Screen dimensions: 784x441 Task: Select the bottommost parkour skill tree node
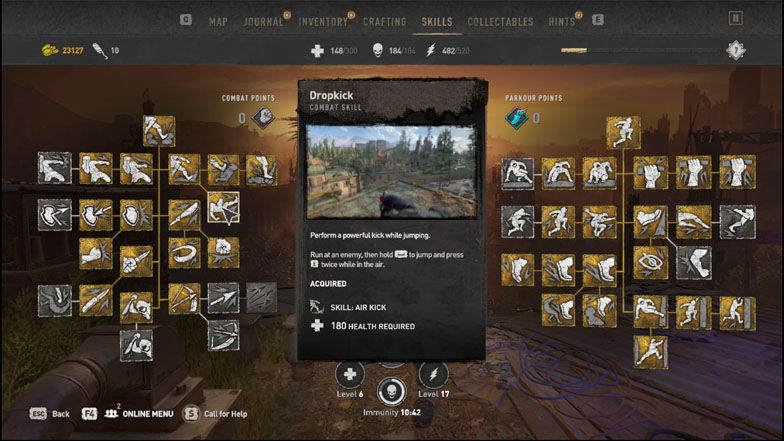pos(651,350)
